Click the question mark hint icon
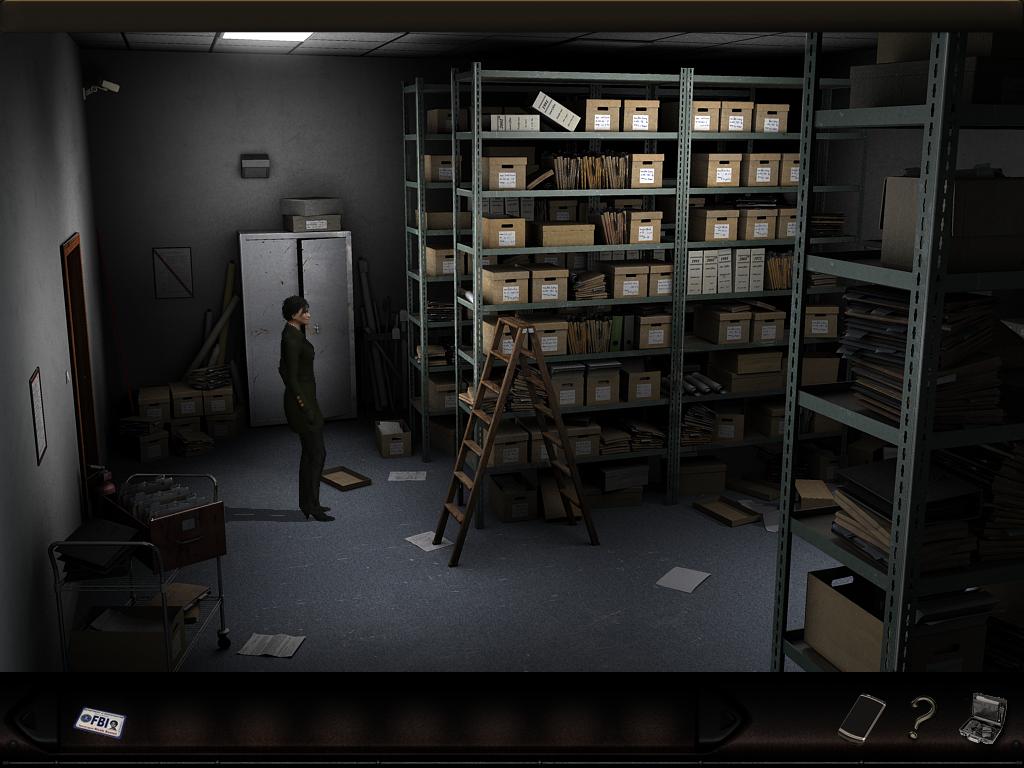Image resolution: width=1024 pixels, height=768 pixels. pos(921,717)
